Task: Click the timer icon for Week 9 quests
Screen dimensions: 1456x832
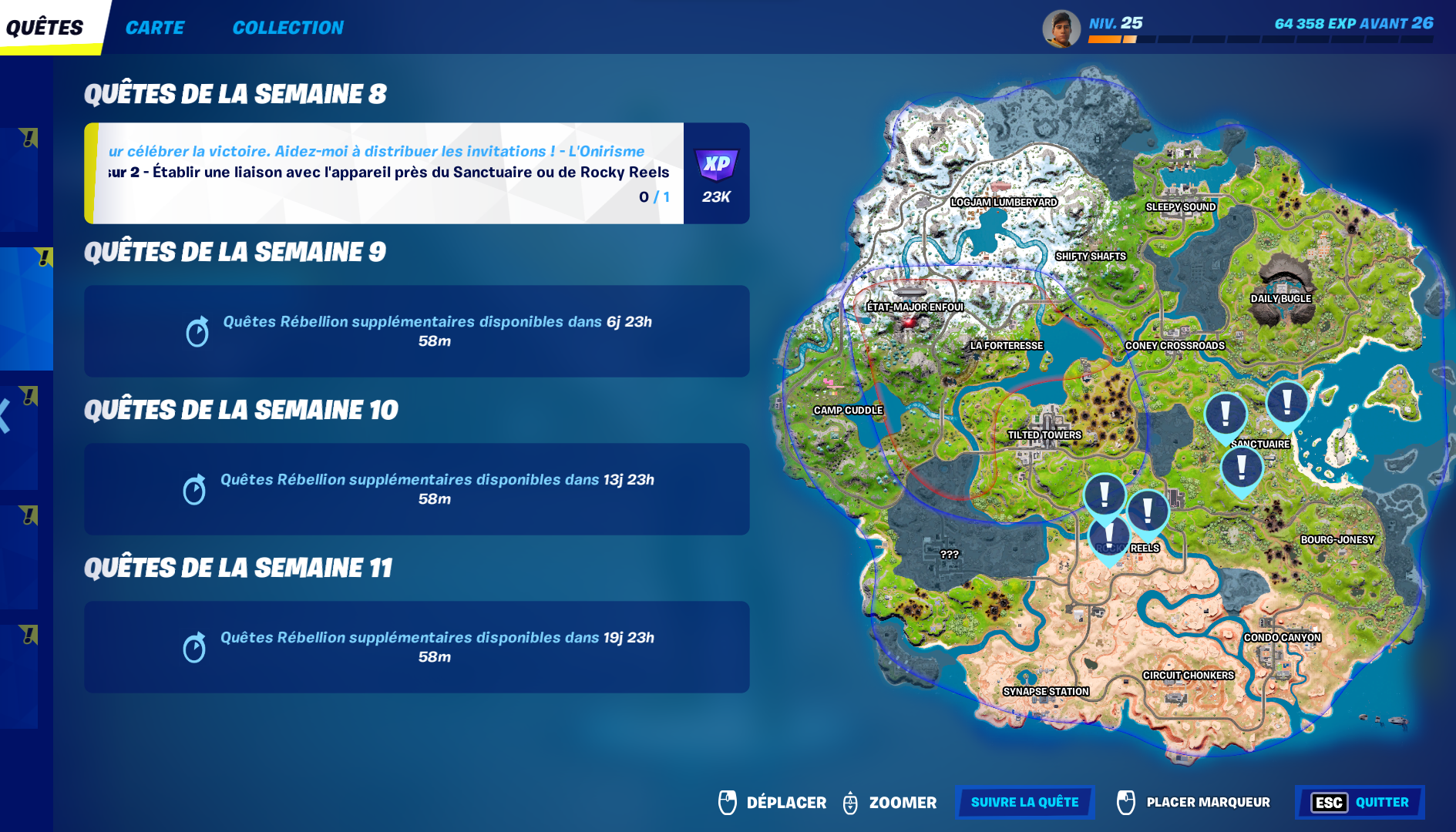Action: pos(198,331)
